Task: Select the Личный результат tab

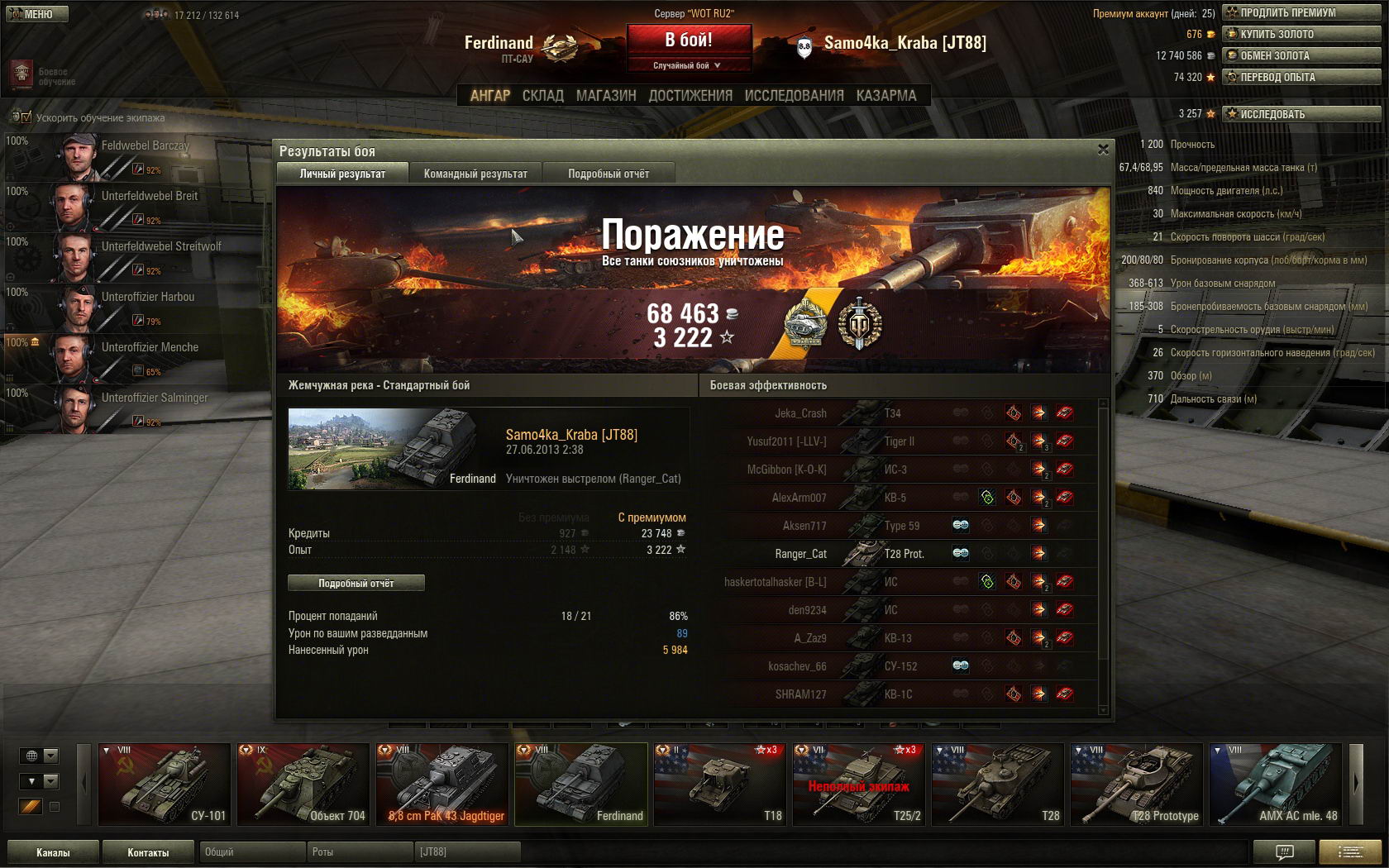Action: coord(342,174)
